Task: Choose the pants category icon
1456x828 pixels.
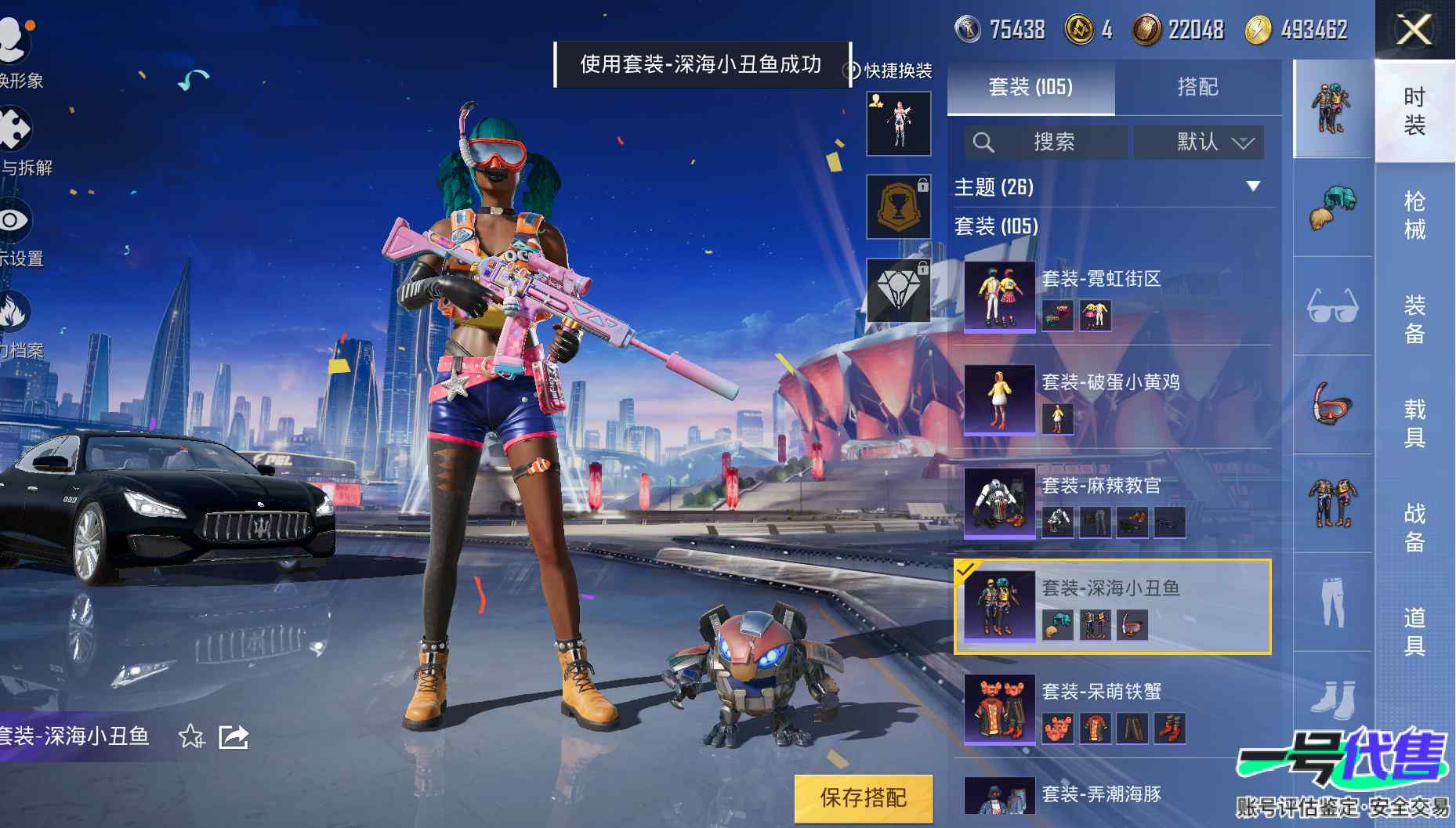Action: pyautogui.click(x=1332, y=602)
